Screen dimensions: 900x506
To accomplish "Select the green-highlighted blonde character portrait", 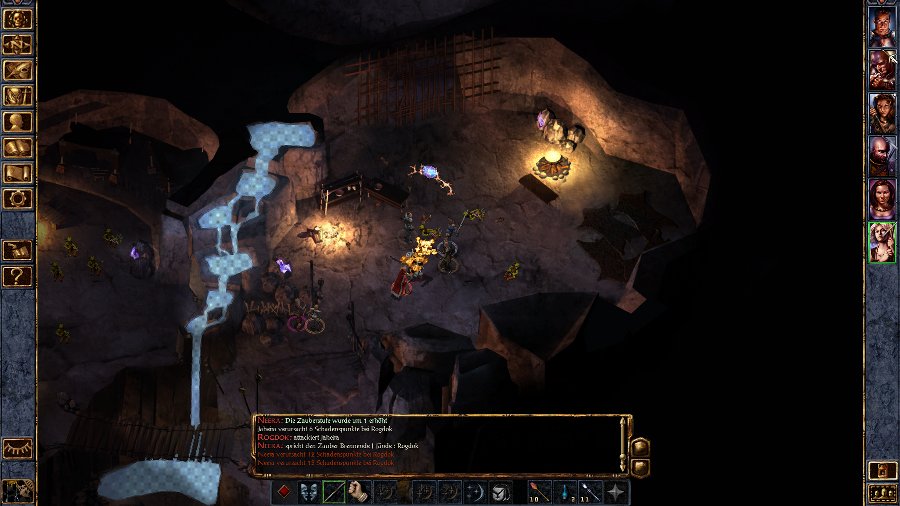I will tap(882, 242).
